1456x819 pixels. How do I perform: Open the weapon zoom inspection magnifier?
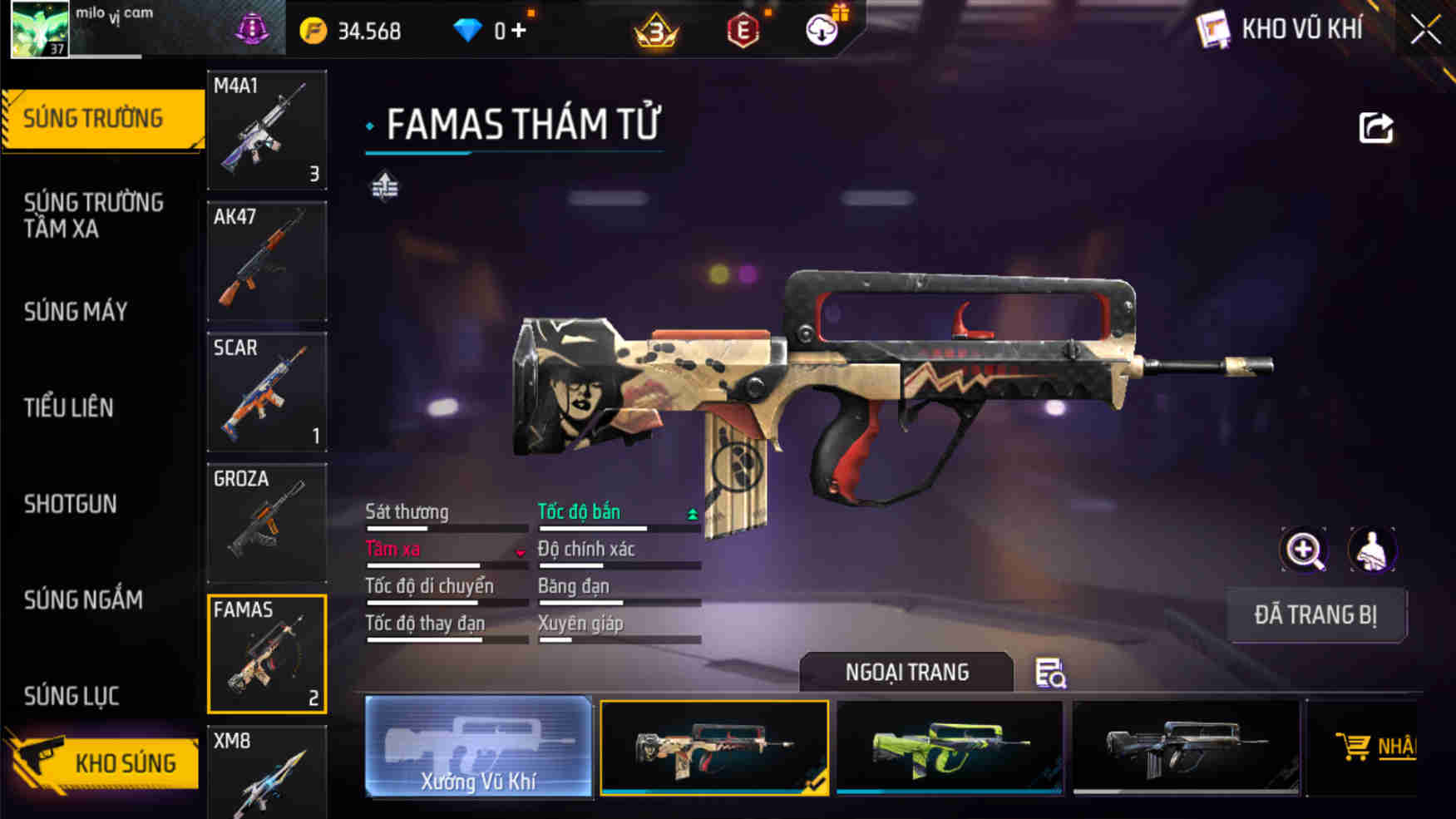1305,550
